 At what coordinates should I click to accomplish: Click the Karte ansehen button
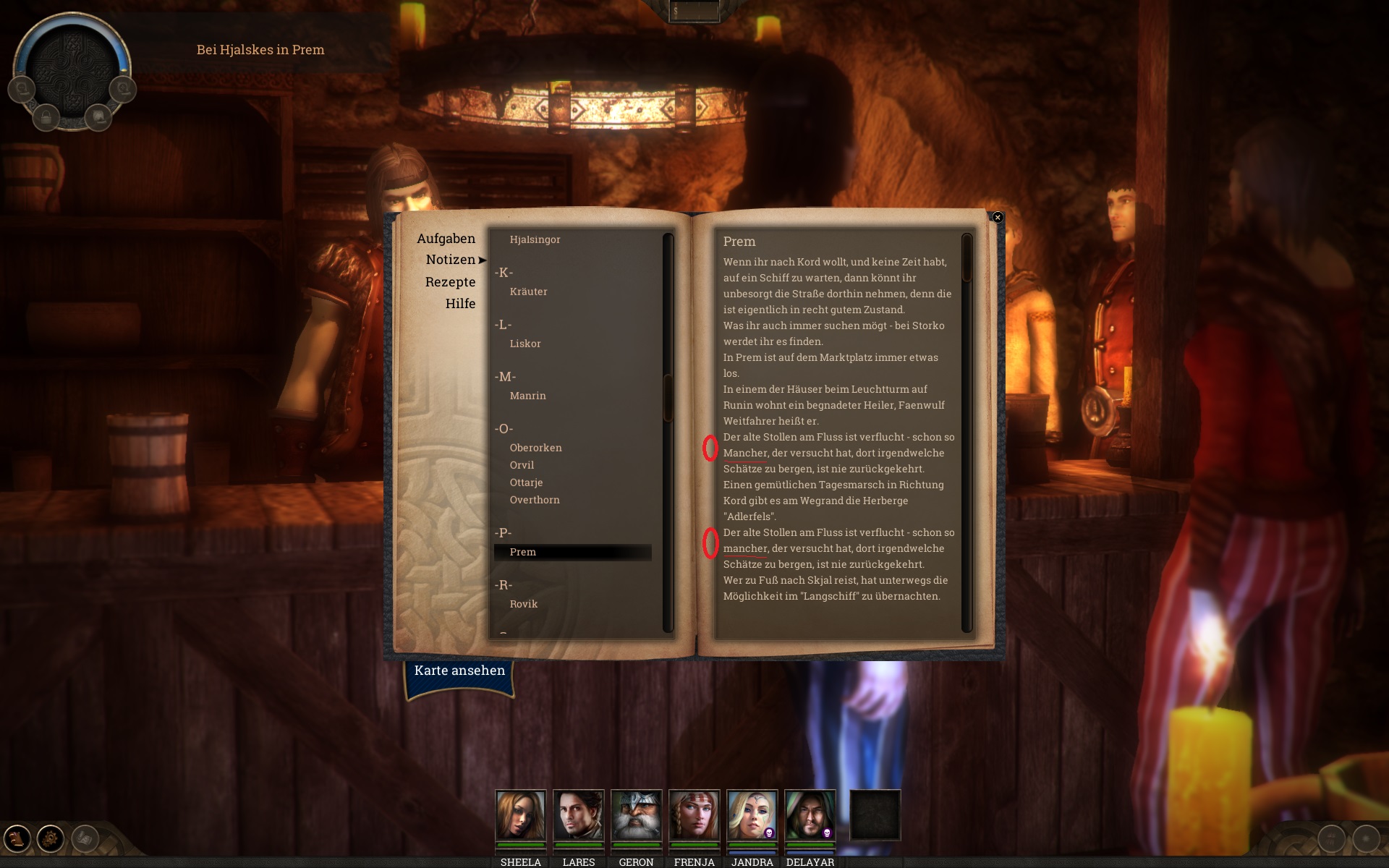[x=459, y=671]
